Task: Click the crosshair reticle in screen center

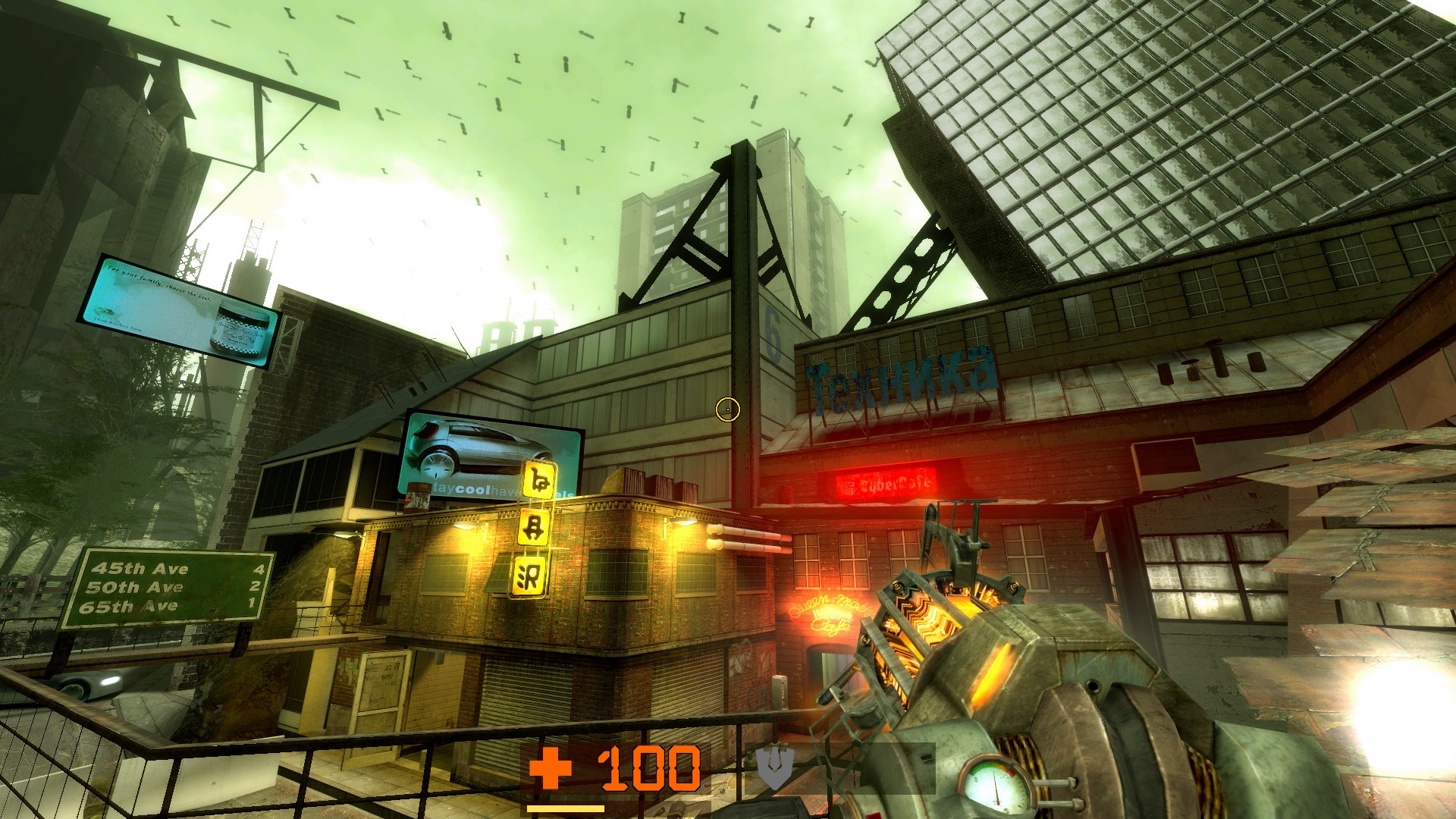Action: (x=727, y=410)
